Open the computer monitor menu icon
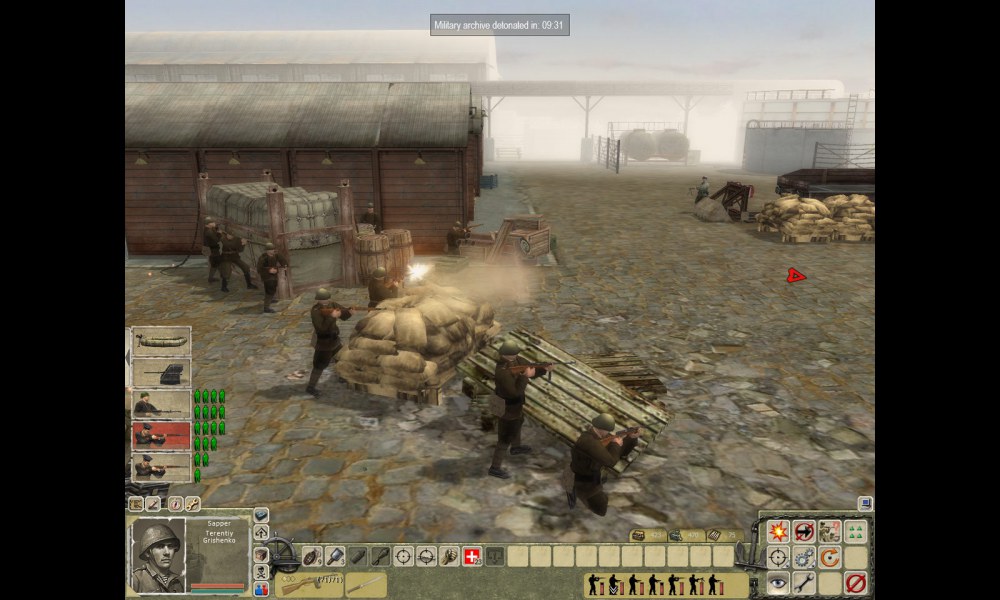 point(865,504)
